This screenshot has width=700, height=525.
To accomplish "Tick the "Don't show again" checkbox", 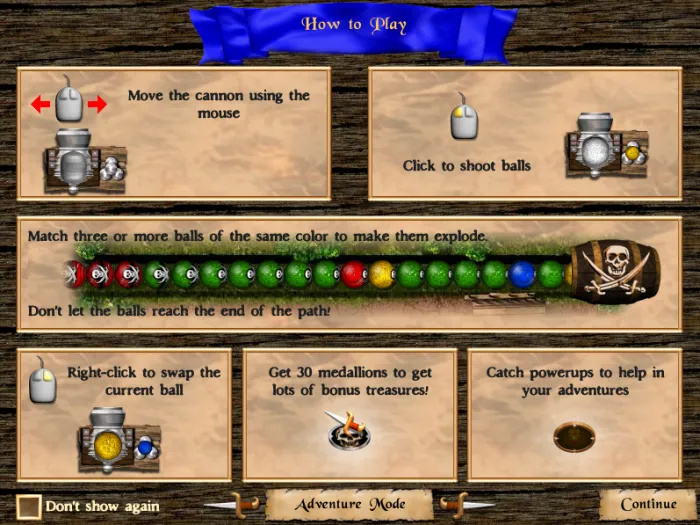I will 29,507.
